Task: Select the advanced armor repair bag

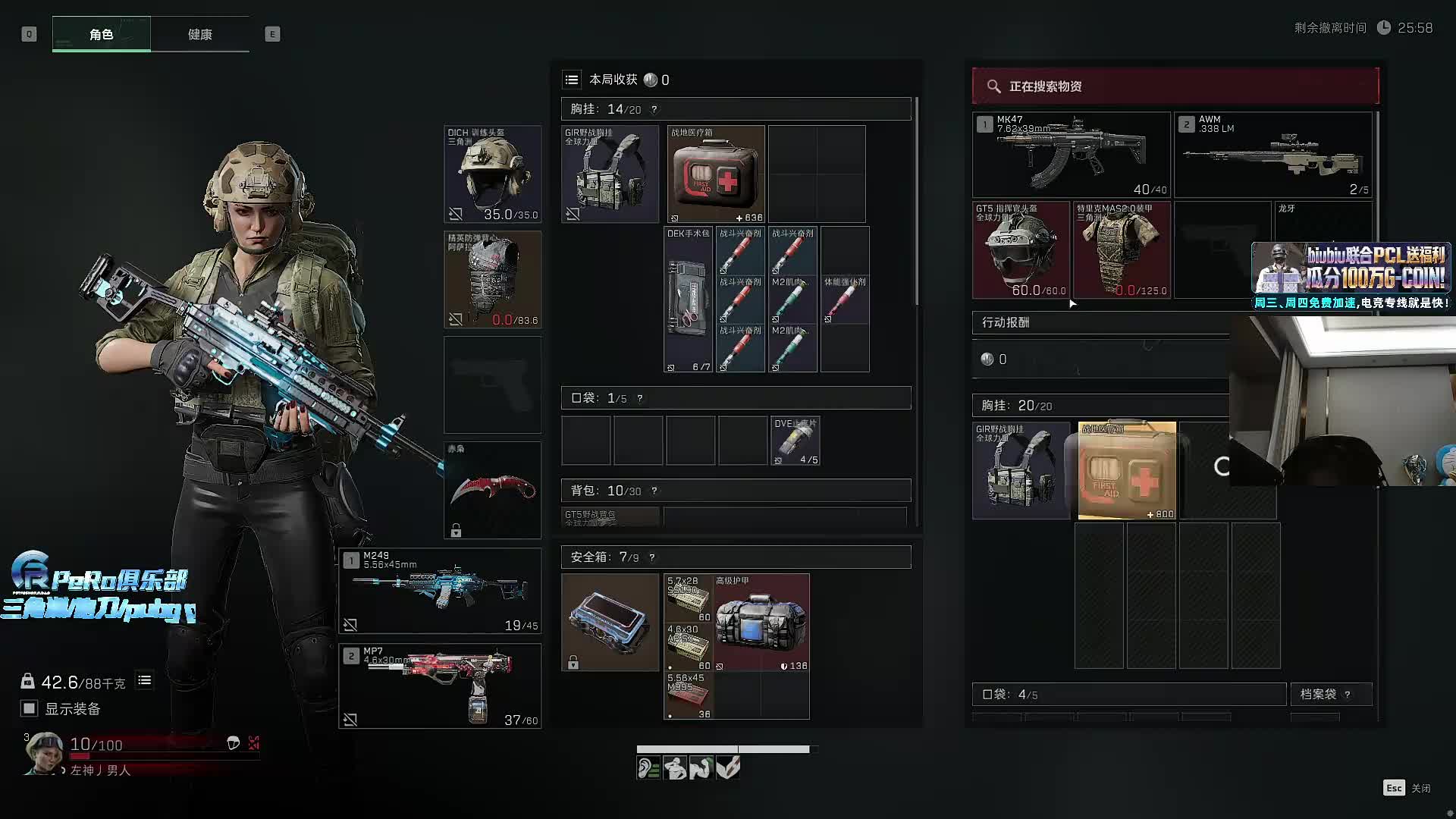Action: 761,622
